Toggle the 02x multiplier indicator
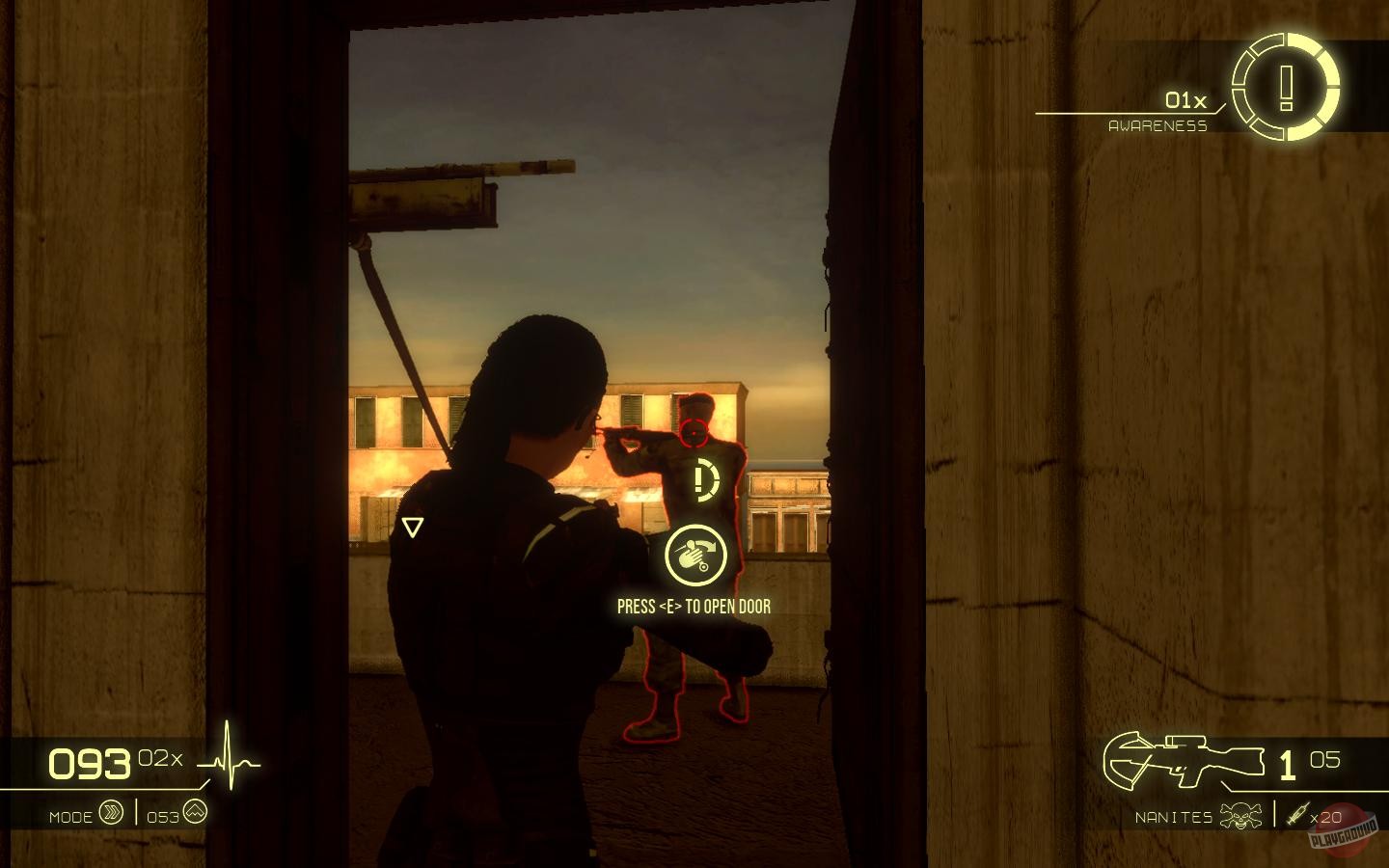Viewport: 1389px width, 868px height. pos(159,757)
